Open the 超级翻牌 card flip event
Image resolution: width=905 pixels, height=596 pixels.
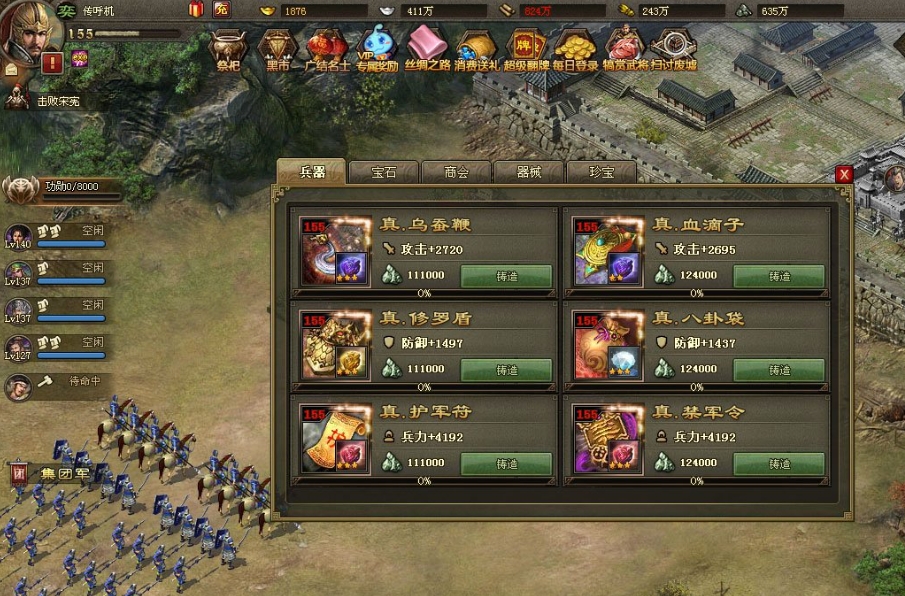tap(525, 50)
